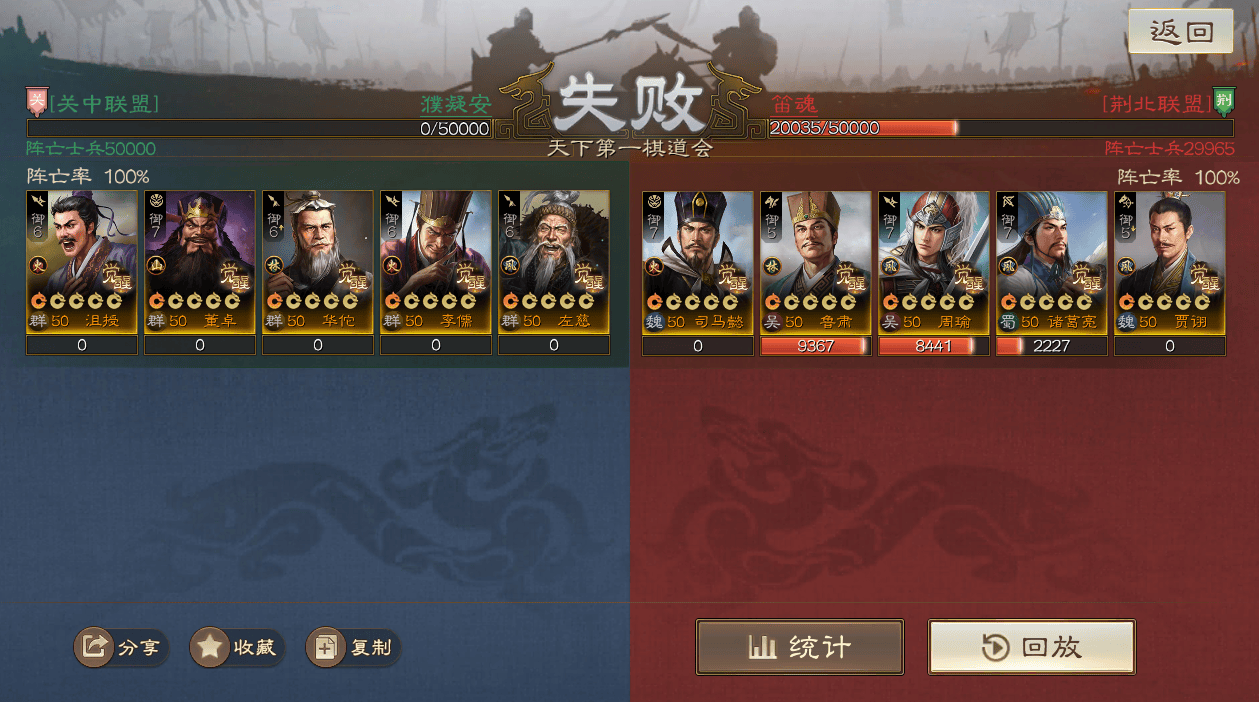Open the 统计 statistics panel
The image size is (1259, 702).
click(800, 647)
